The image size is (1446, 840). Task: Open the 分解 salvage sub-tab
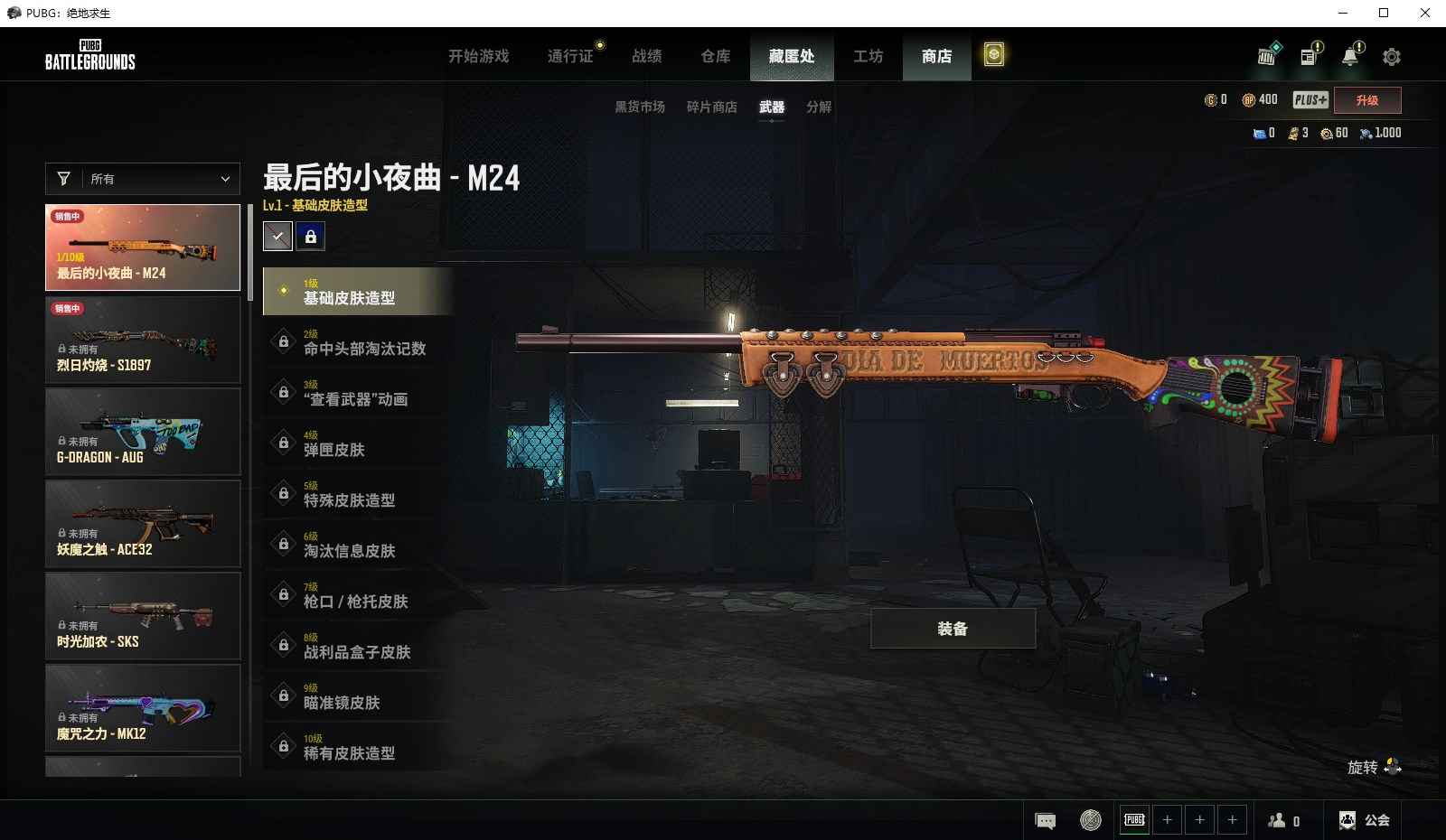(819, 107)
